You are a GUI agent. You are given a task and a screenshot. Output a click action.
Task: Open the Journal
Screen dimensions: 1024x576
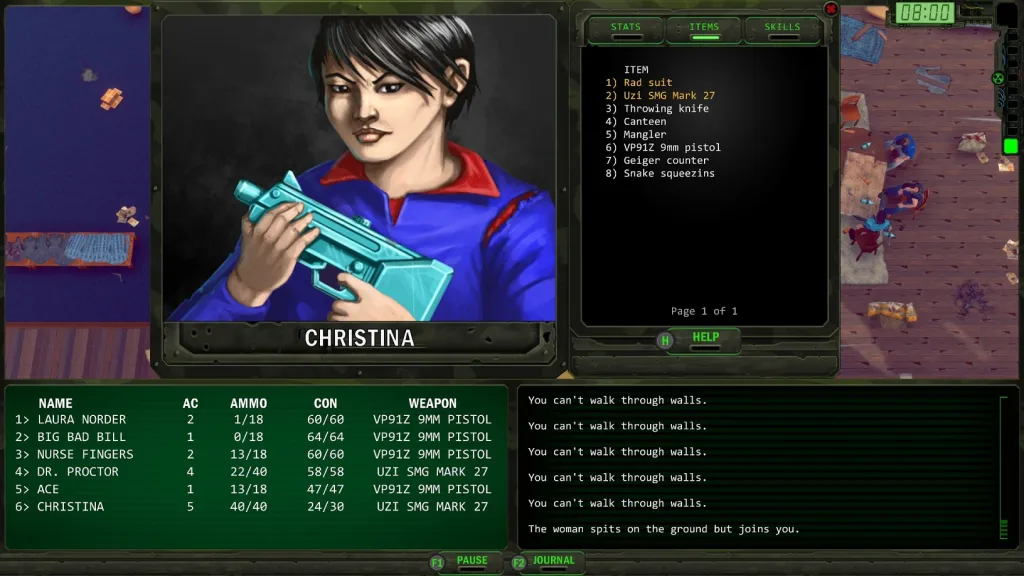pyautogui.click(x=553, y=562)
